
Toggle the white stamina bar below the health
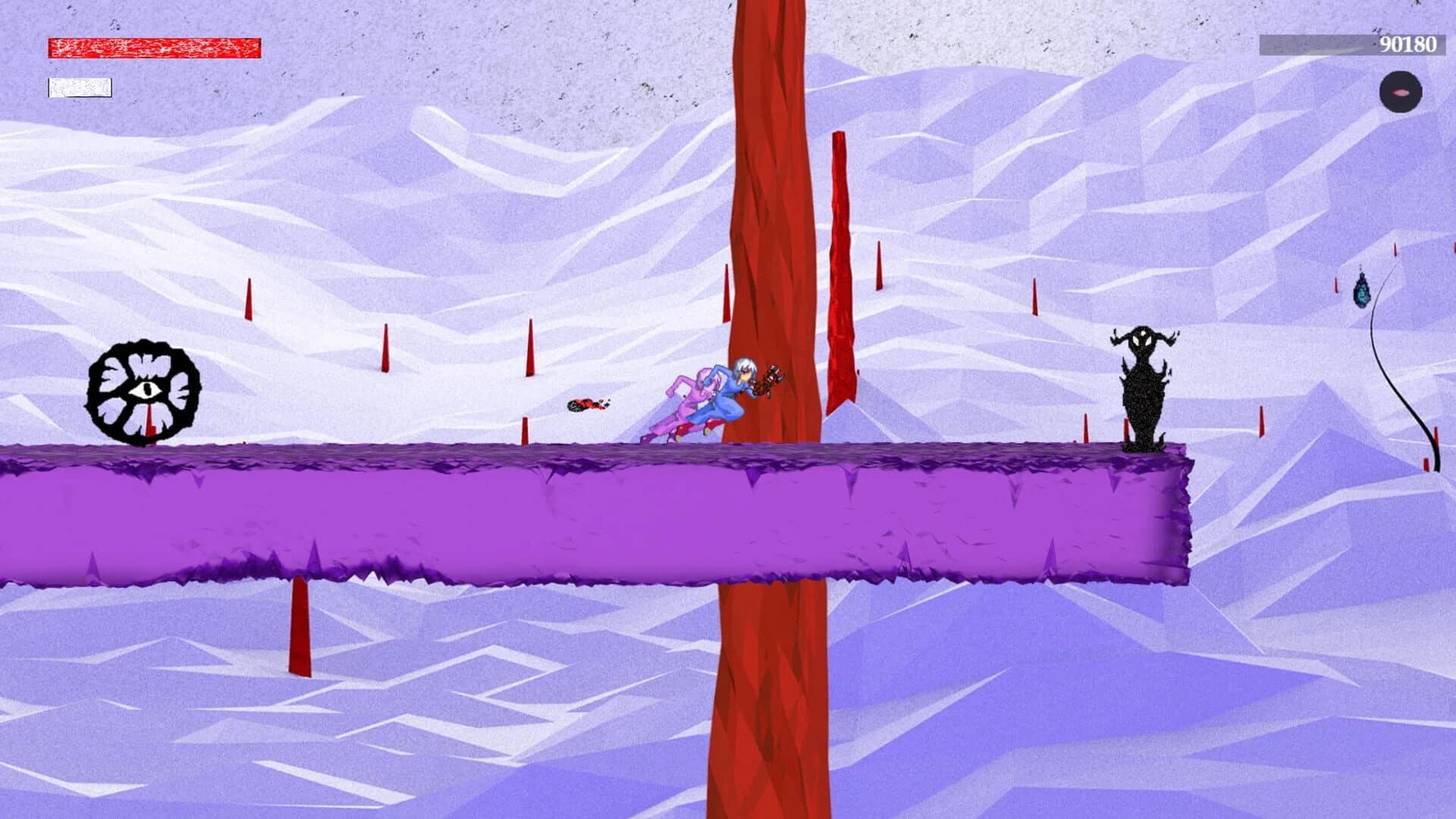(x=80, y=88)
